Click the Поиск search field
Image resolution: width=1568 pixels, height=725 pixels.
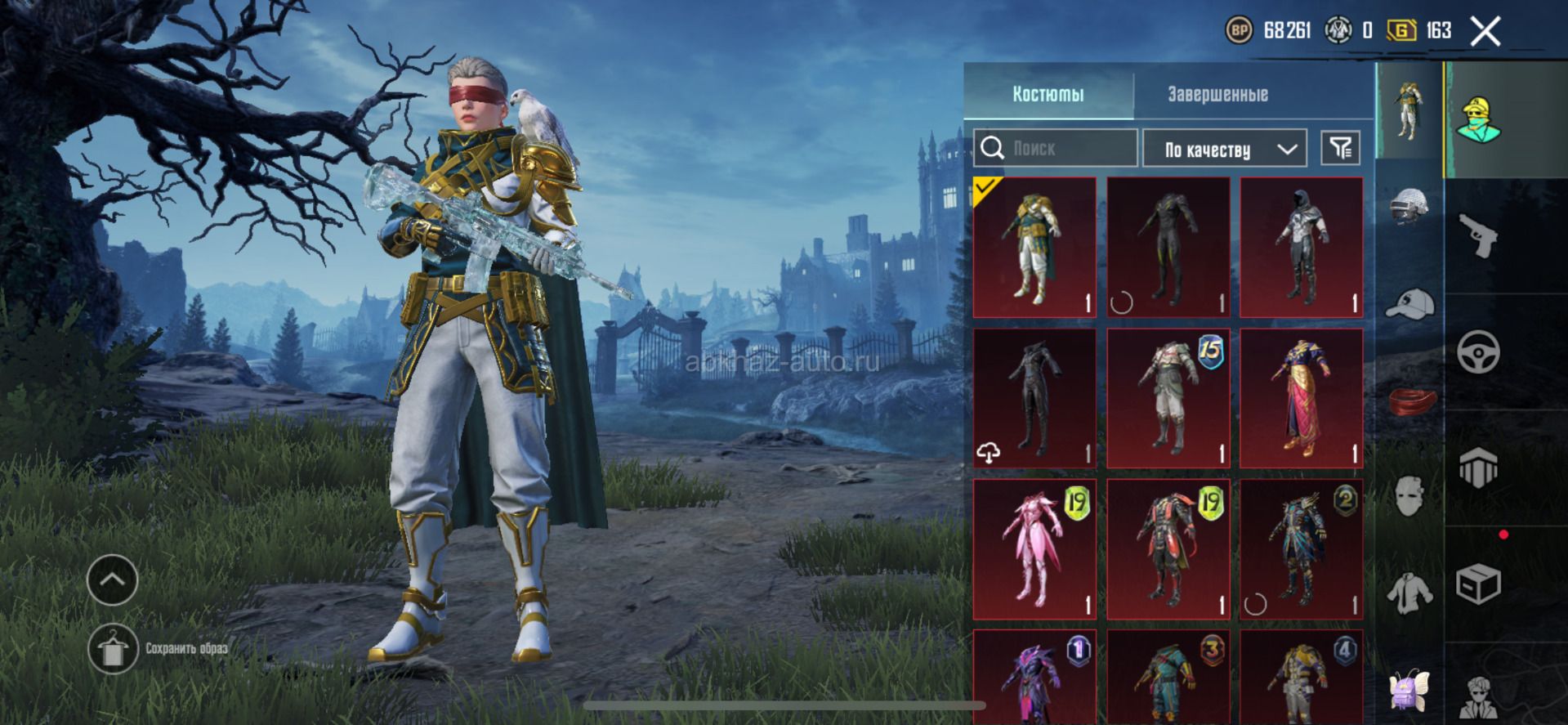1056,148
